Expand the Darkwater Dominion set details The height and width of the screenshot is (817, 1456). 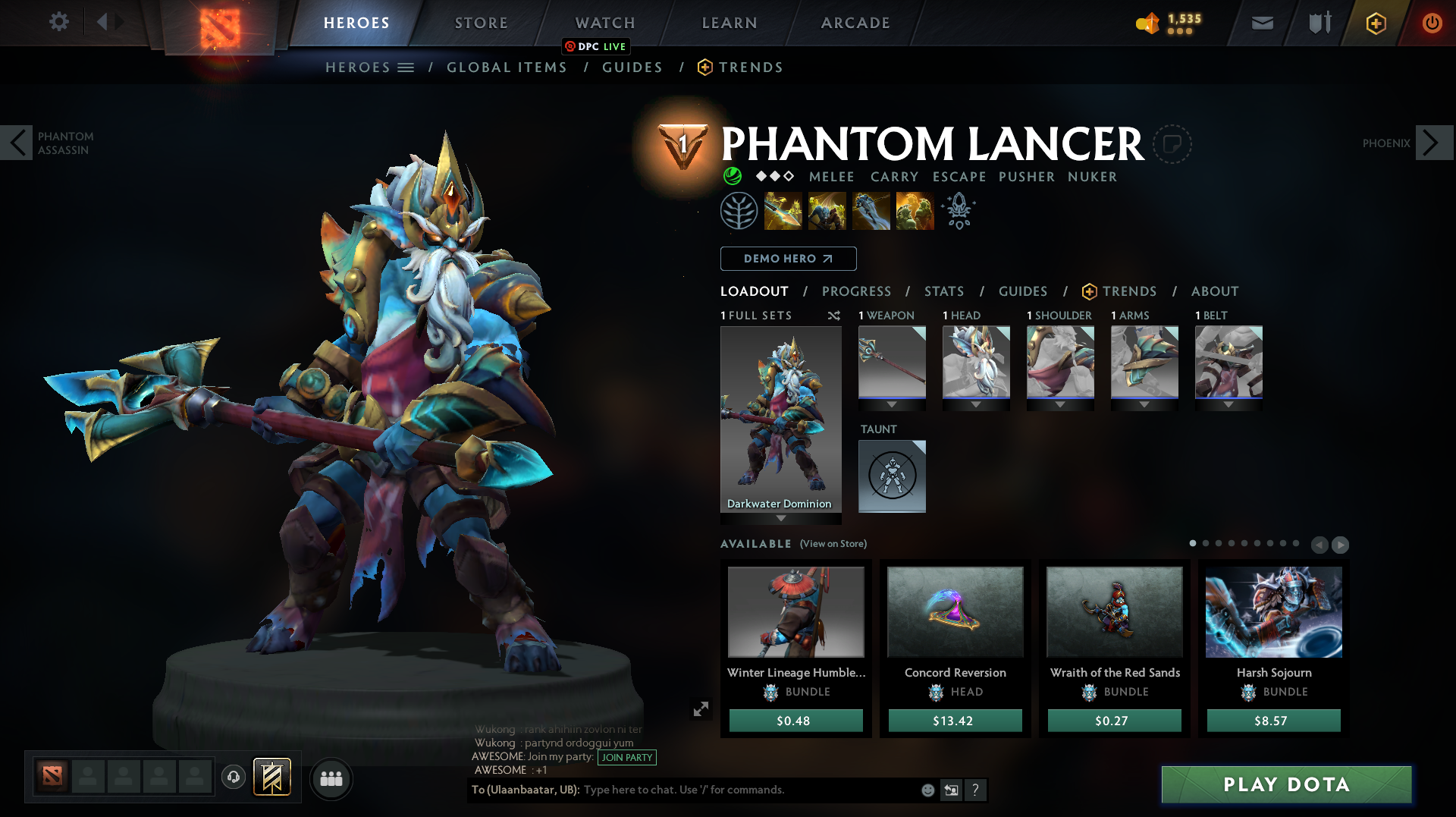pos(780,519)
